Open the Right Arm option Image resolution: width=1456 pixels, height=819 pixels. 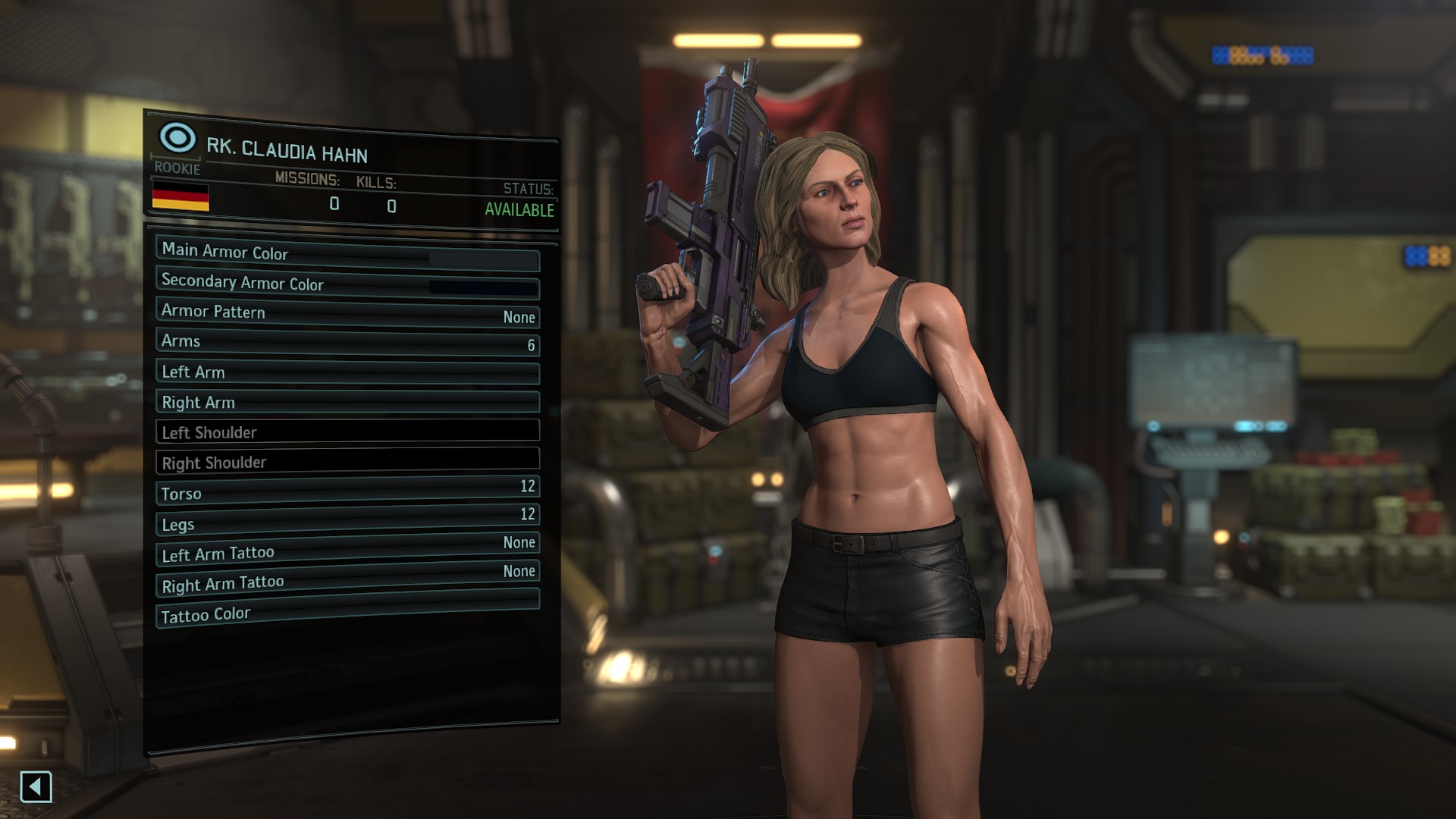click(x=347, y=402)
